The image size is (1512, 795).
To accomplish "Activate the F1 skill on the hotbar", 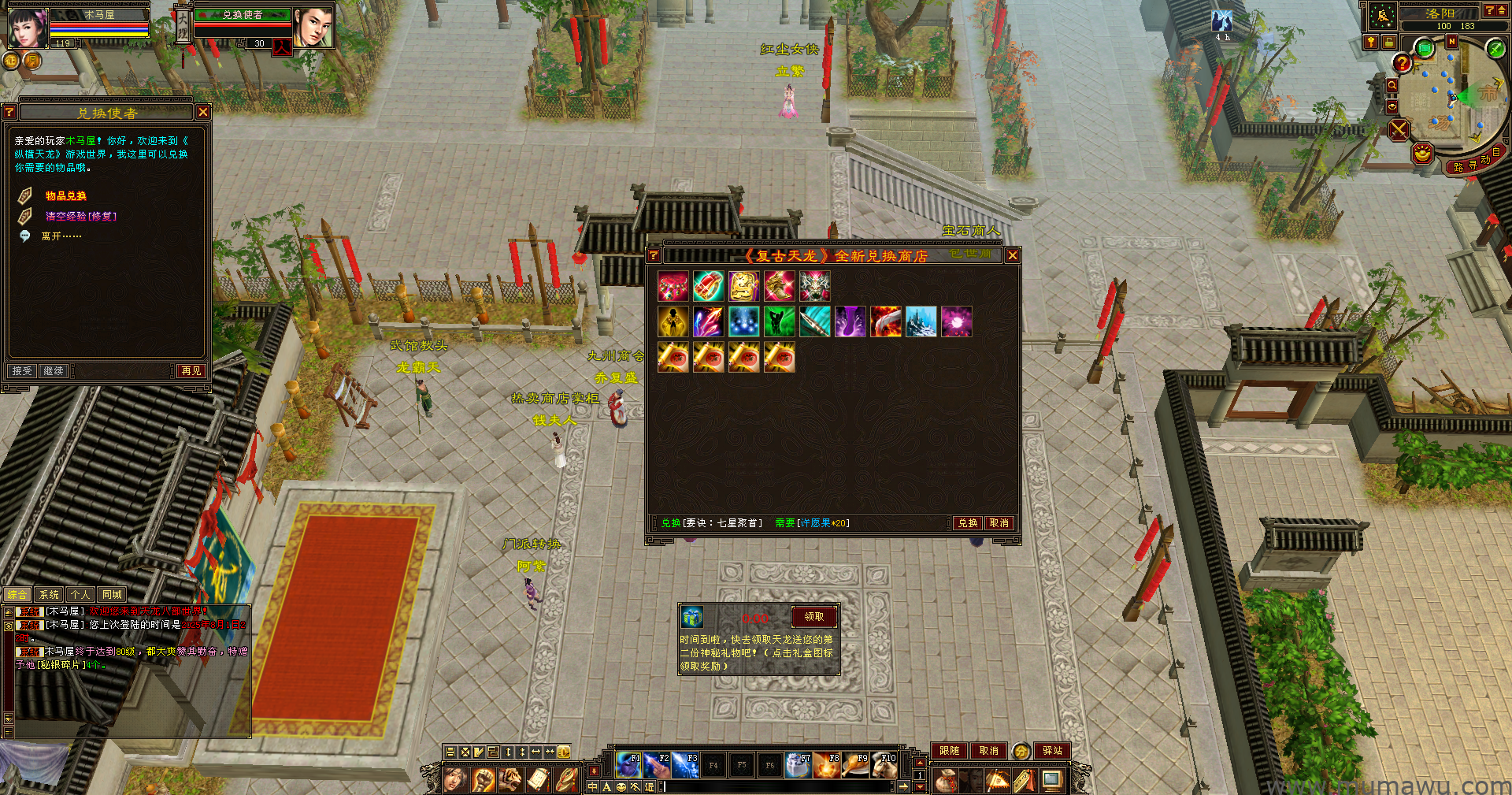I will tap(628, 764).
